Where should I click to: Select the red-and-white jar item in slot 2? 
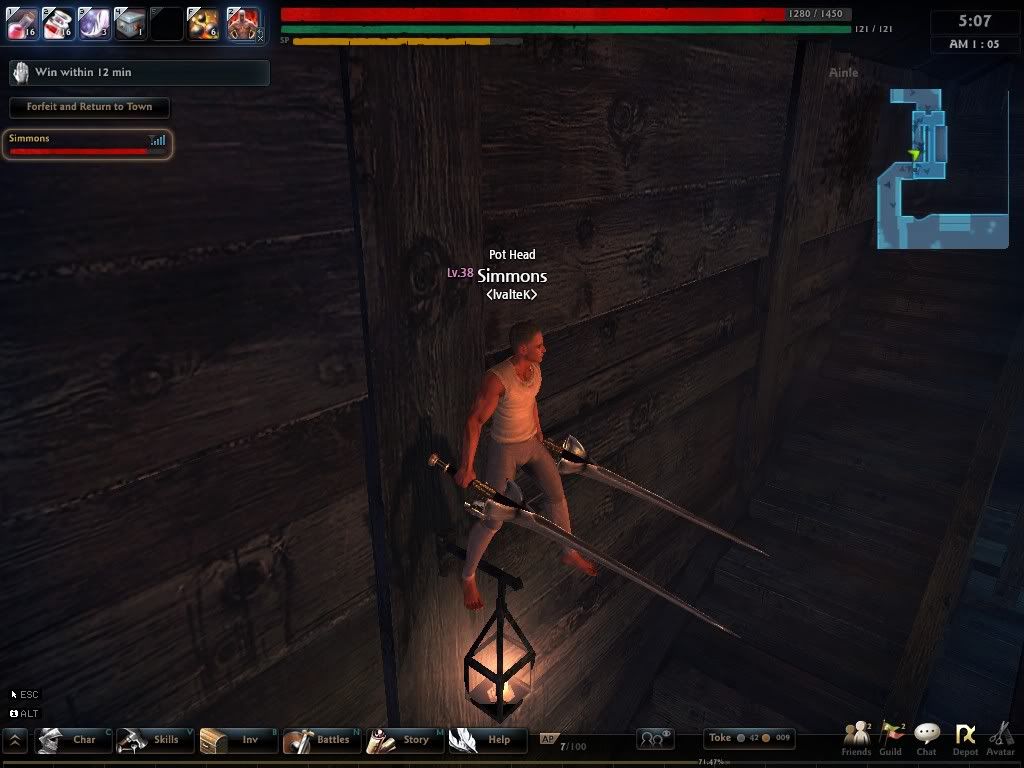pyautogui.click(x=58, y=23)
